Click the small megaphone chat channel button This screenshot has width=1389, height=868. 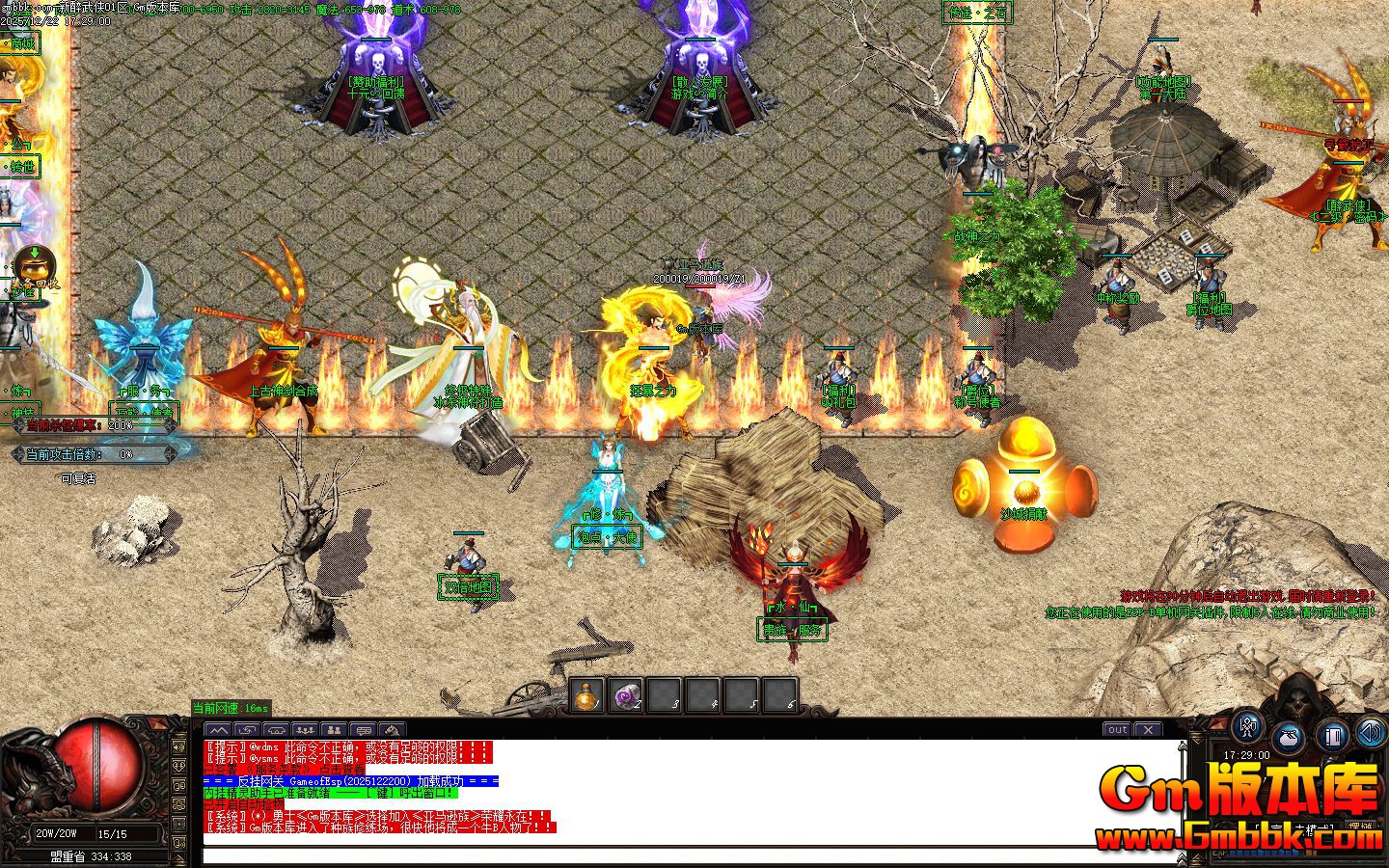coord(178,746)
